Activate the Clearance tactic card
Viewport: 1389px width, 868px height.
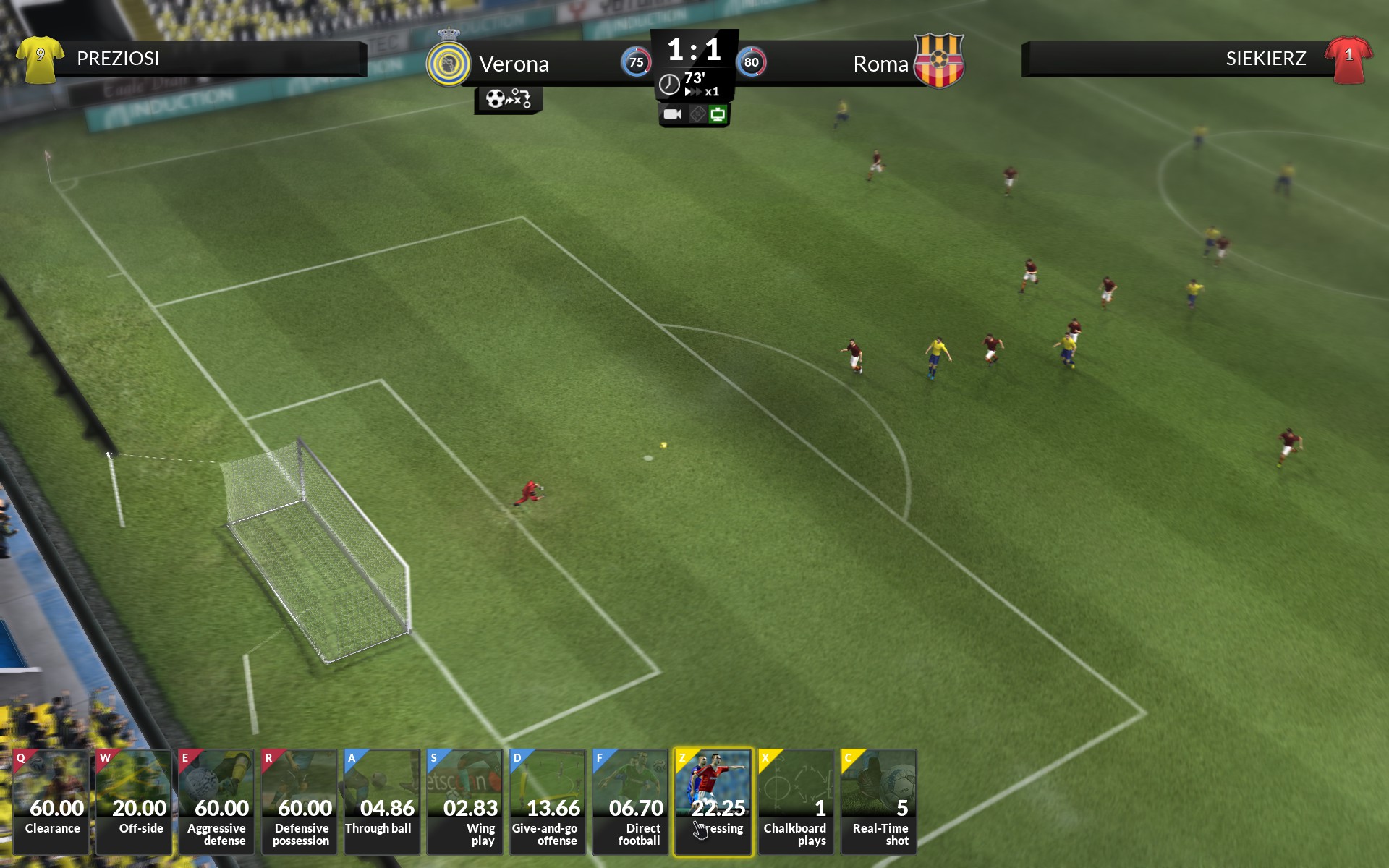(x=51, y=801)
